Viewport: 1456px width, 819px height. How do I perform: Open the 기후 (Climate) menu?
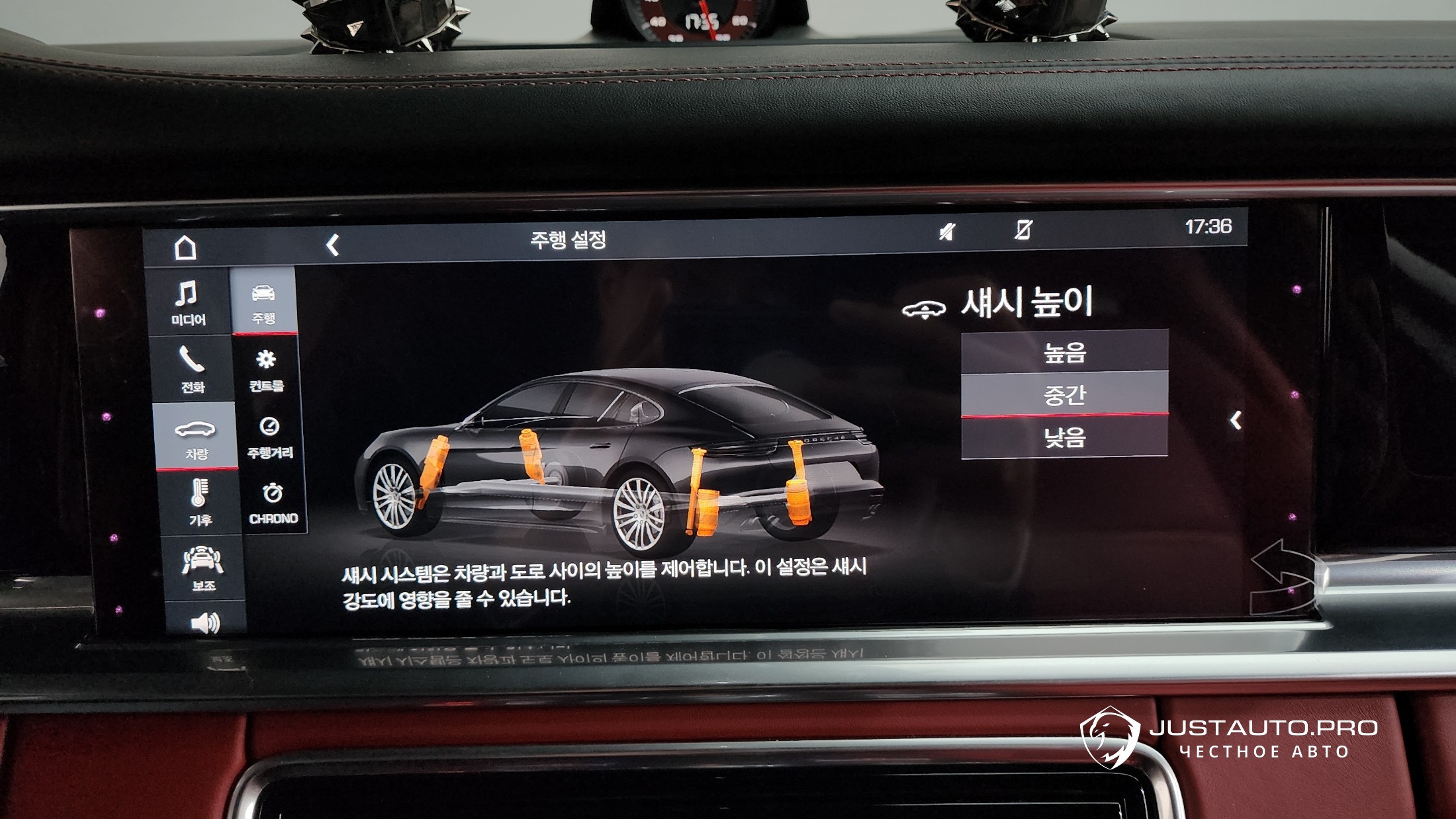click(x=199, y=503)
